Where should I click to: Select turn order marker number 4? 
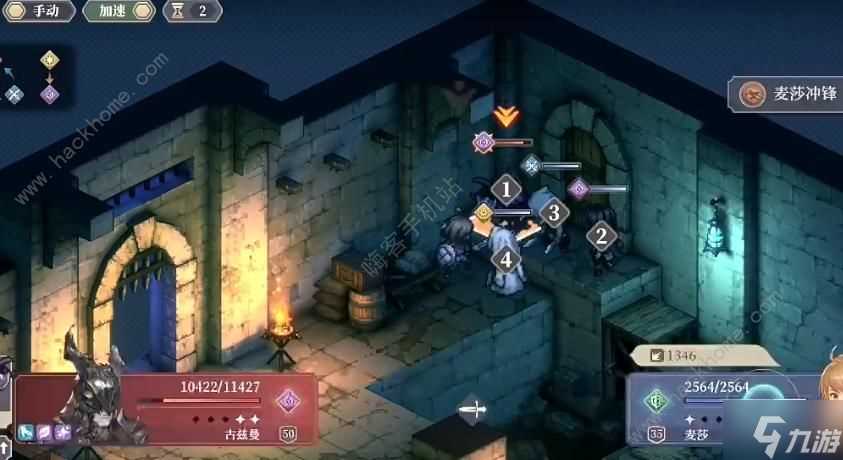[x=507, y=258]
